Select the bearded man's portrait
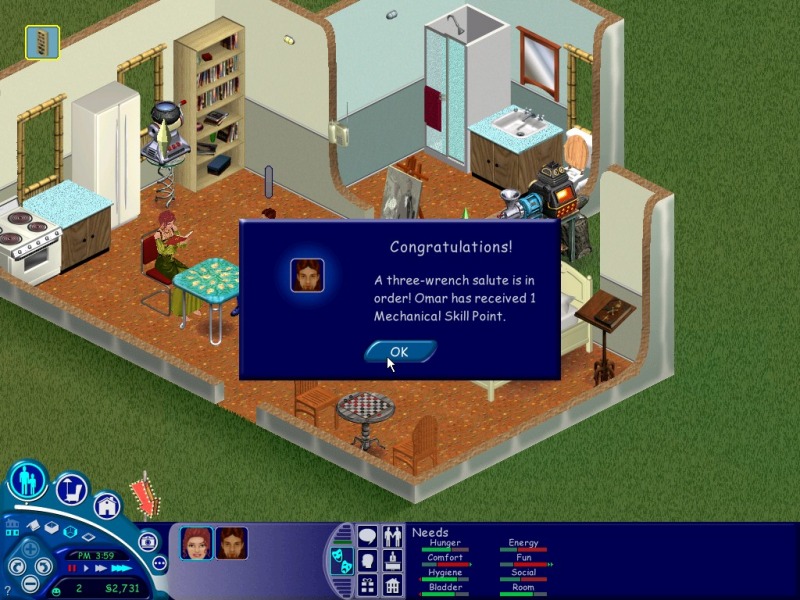Screen dimensions: 800x600 pyautogui.click(x=232, y=543)
